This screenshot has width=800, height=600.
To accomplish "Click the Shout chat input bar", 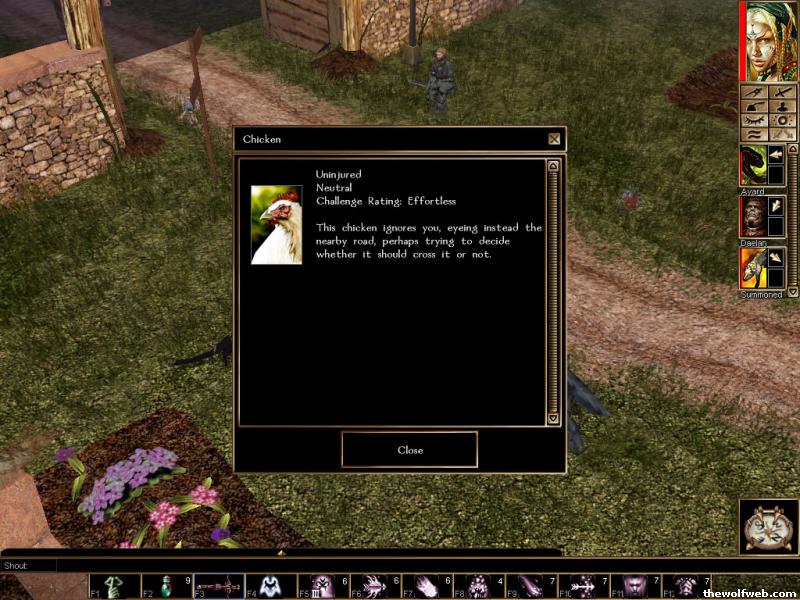I will [300, 565].
